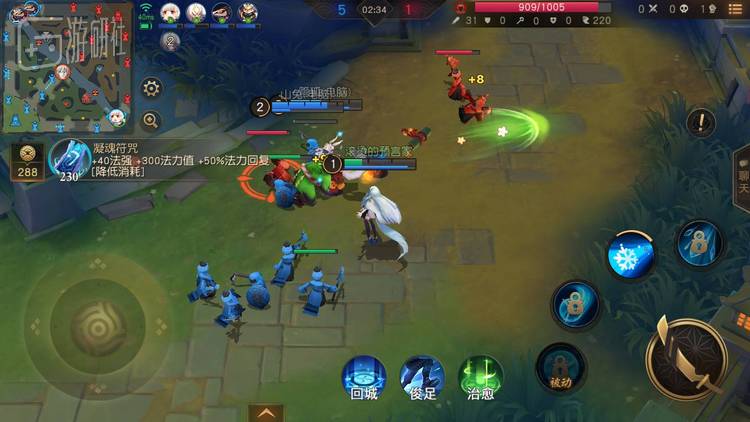Hit the sword basic attack button

[686, 357]
